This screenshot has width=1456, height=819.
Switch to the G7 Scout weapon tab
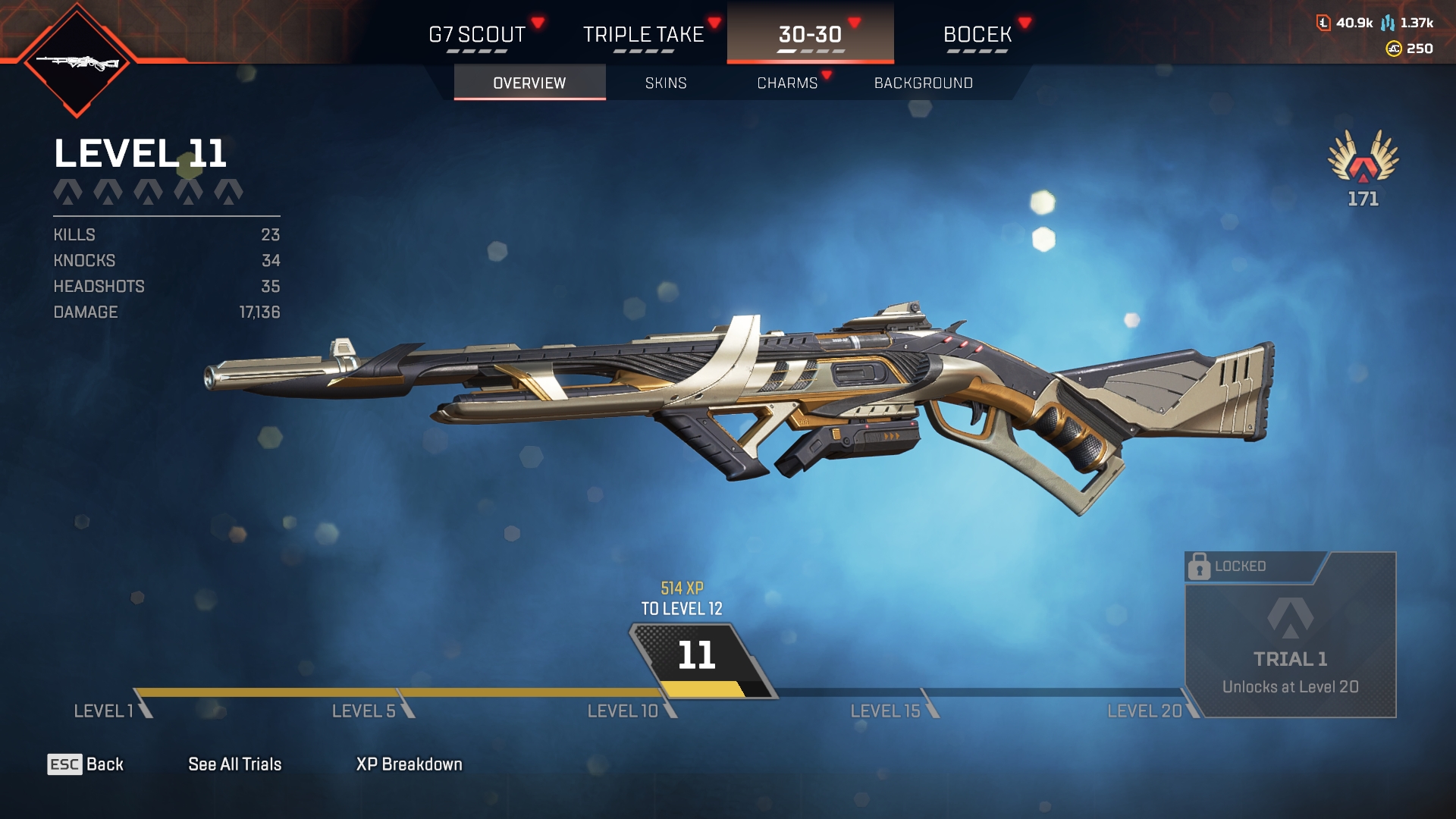[477, 35]
